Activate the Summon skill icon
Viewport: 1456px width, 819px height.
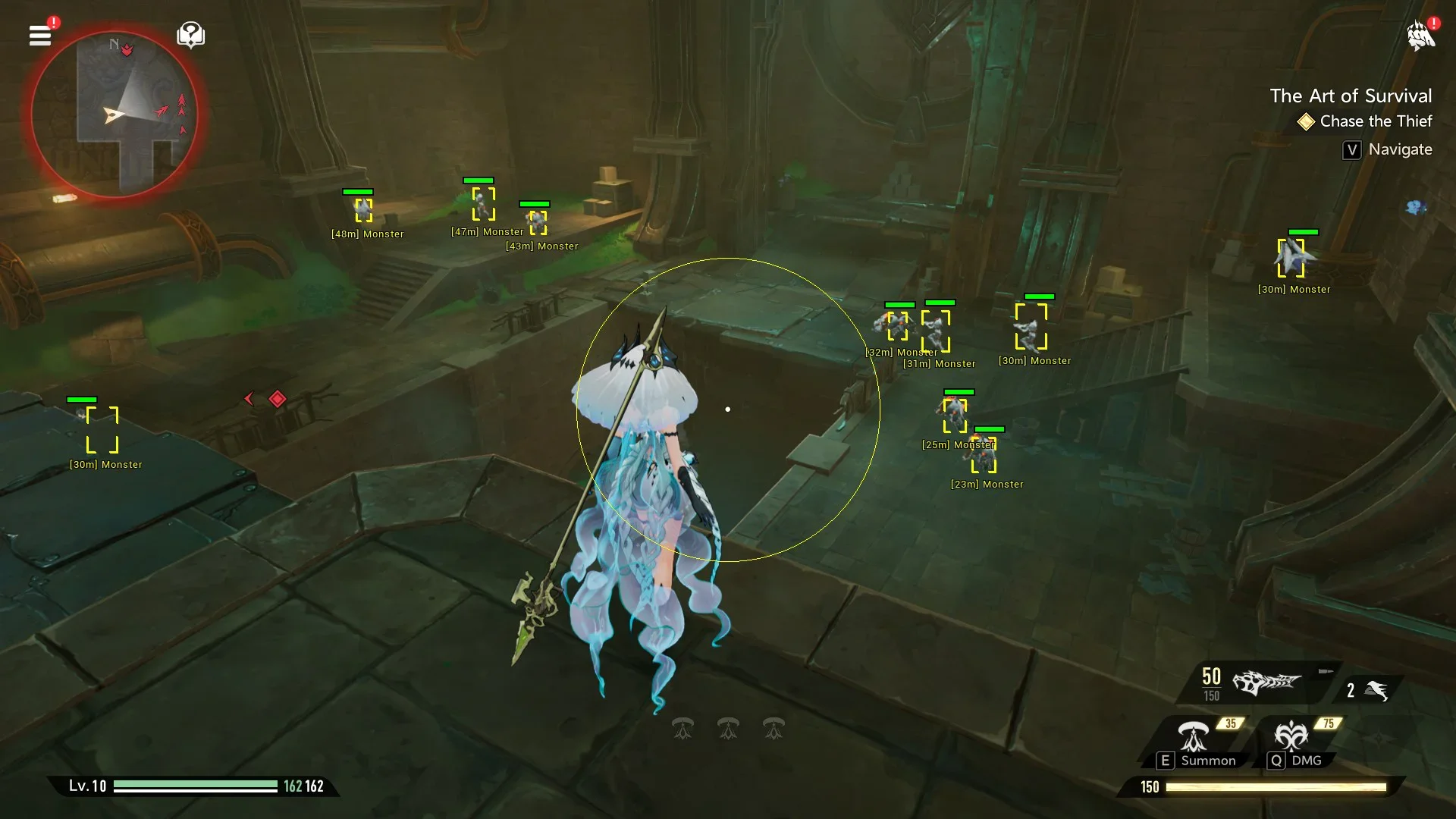1194,737
